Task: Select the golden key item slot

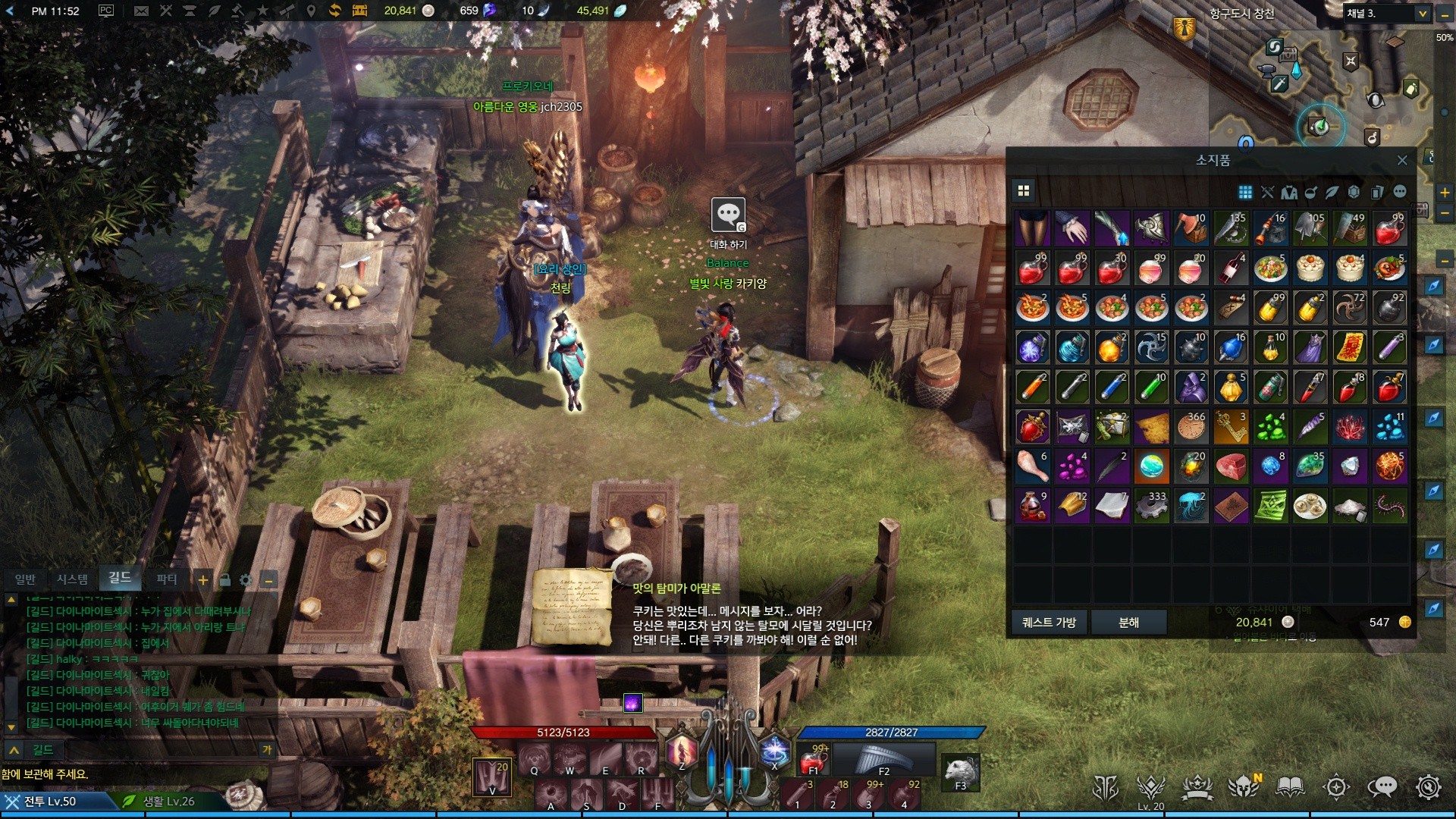Action: (x=1232, y=427)
